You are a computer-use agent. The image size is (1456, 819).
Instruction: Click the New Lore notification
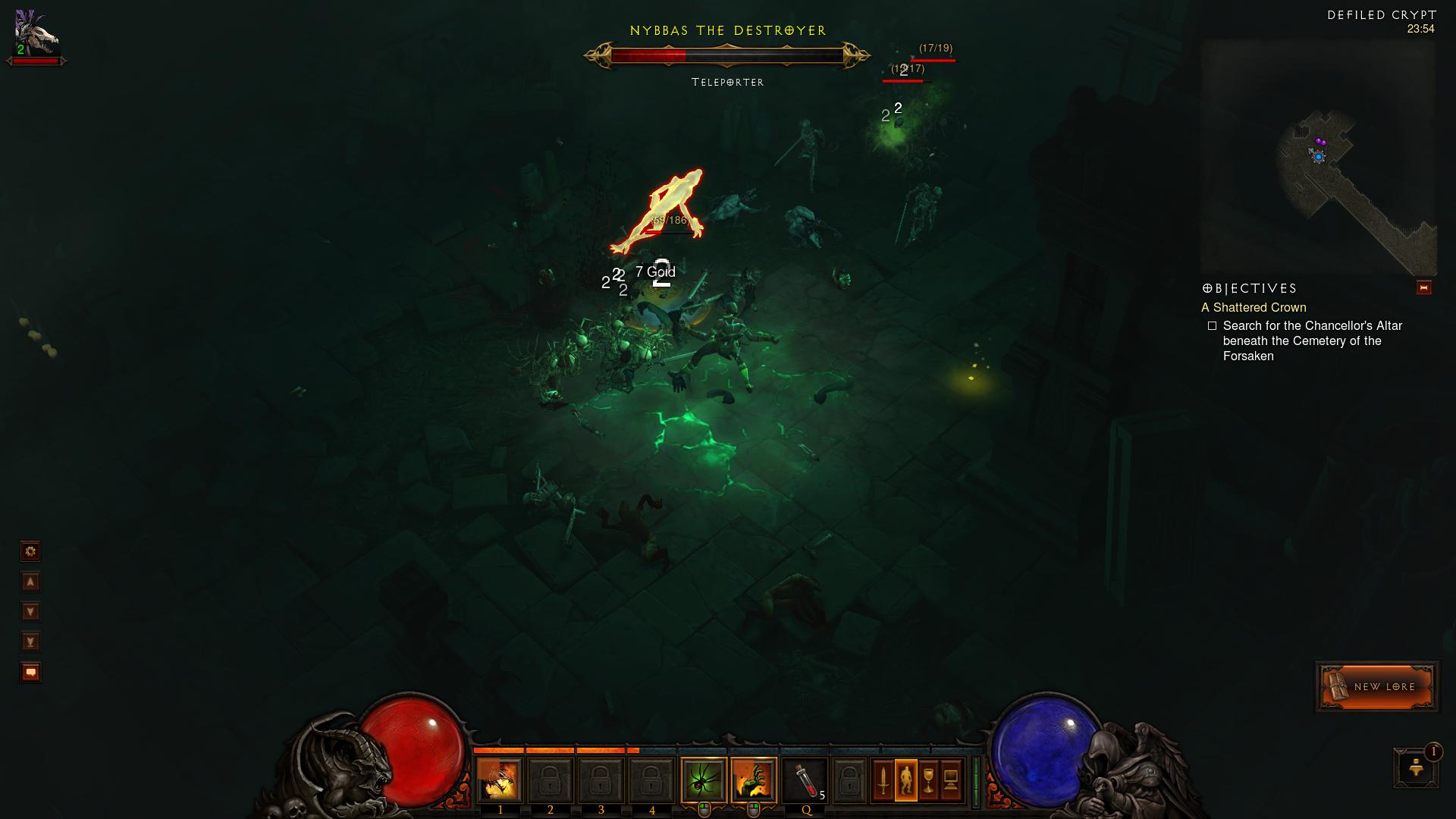tap(1376, 686)
